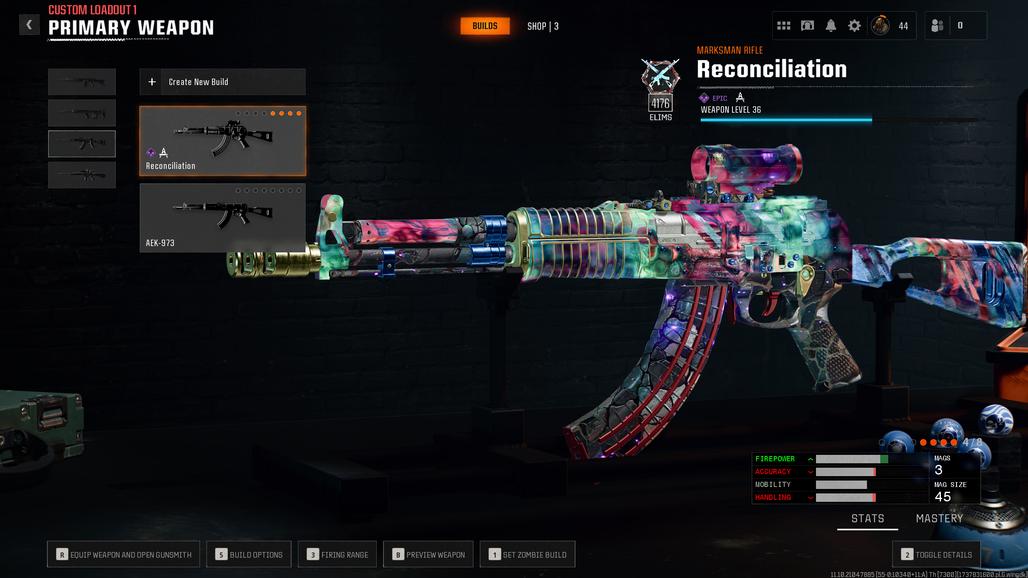Enter the Firing Range
This screenshot has height=578, width=1028.
(337, 554)
